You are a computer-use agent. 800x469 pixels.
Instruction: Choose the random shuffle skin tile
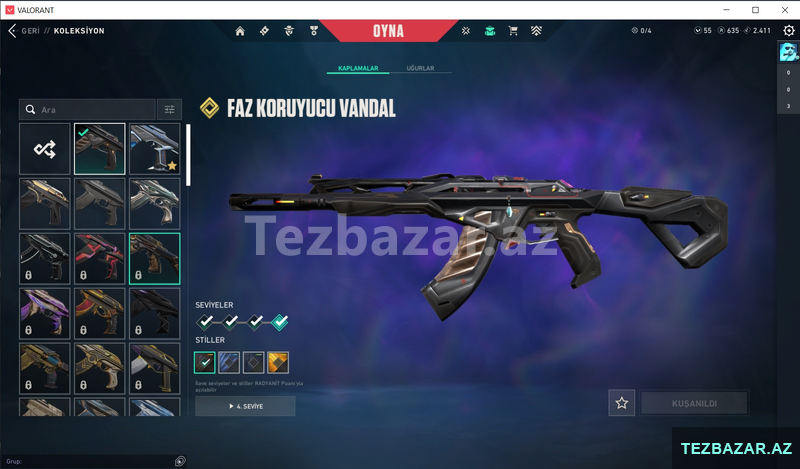(x=45, y=149)
